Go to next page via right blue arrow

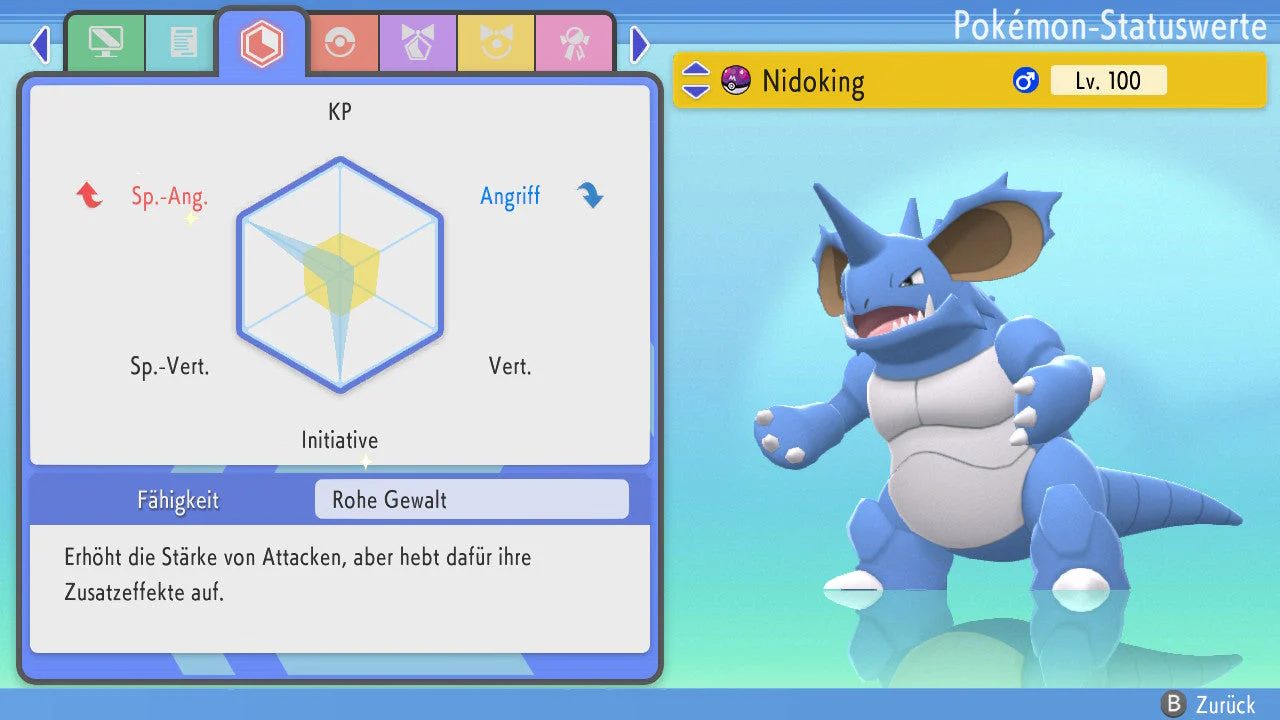point(639,45)
